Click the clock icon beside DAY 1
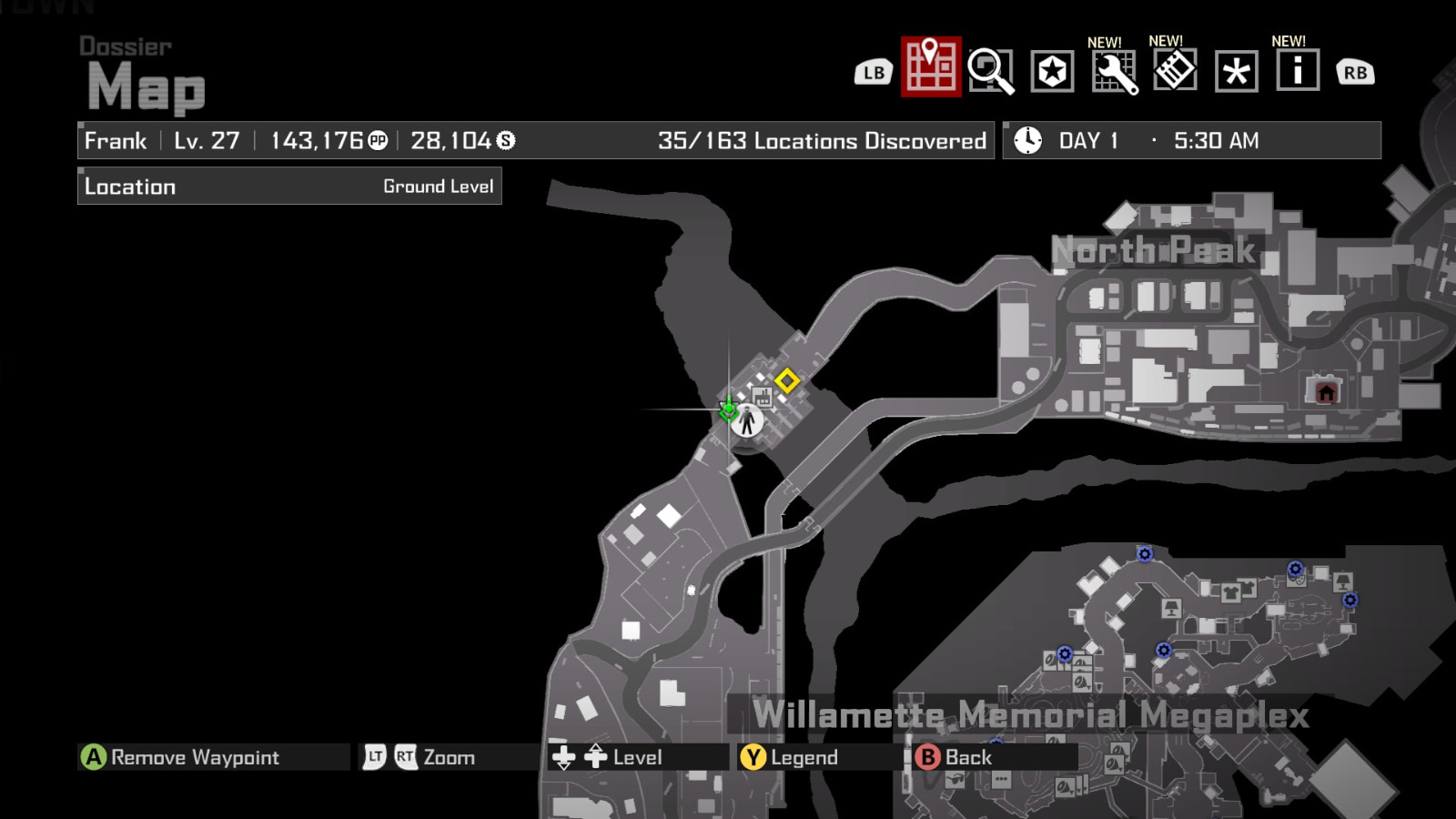Screen dimensions: 1456x819 [1027, 140]
